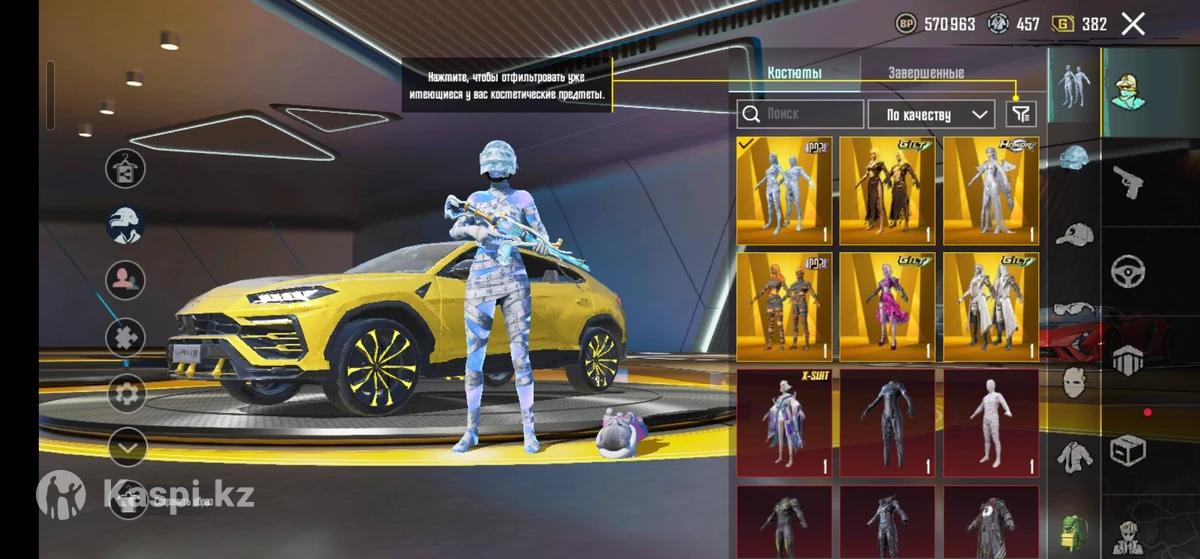This screenshot has width=1200, height=559.
Task: Click the Поиск search field
Action: pyautogui.click(x=801, y=114)
